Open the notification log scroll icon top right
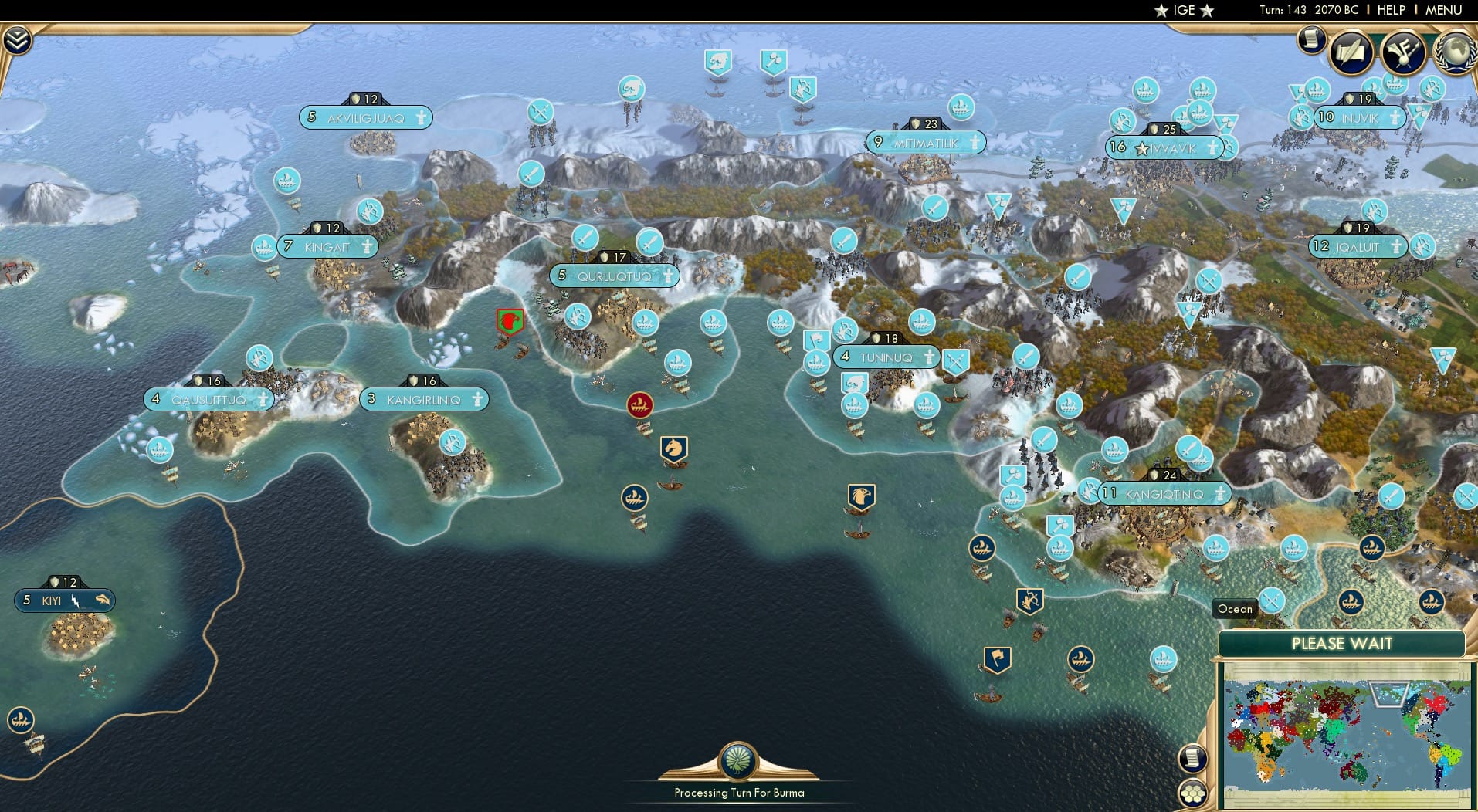This screenshot has height=812, width=1478. (1310, 40)
